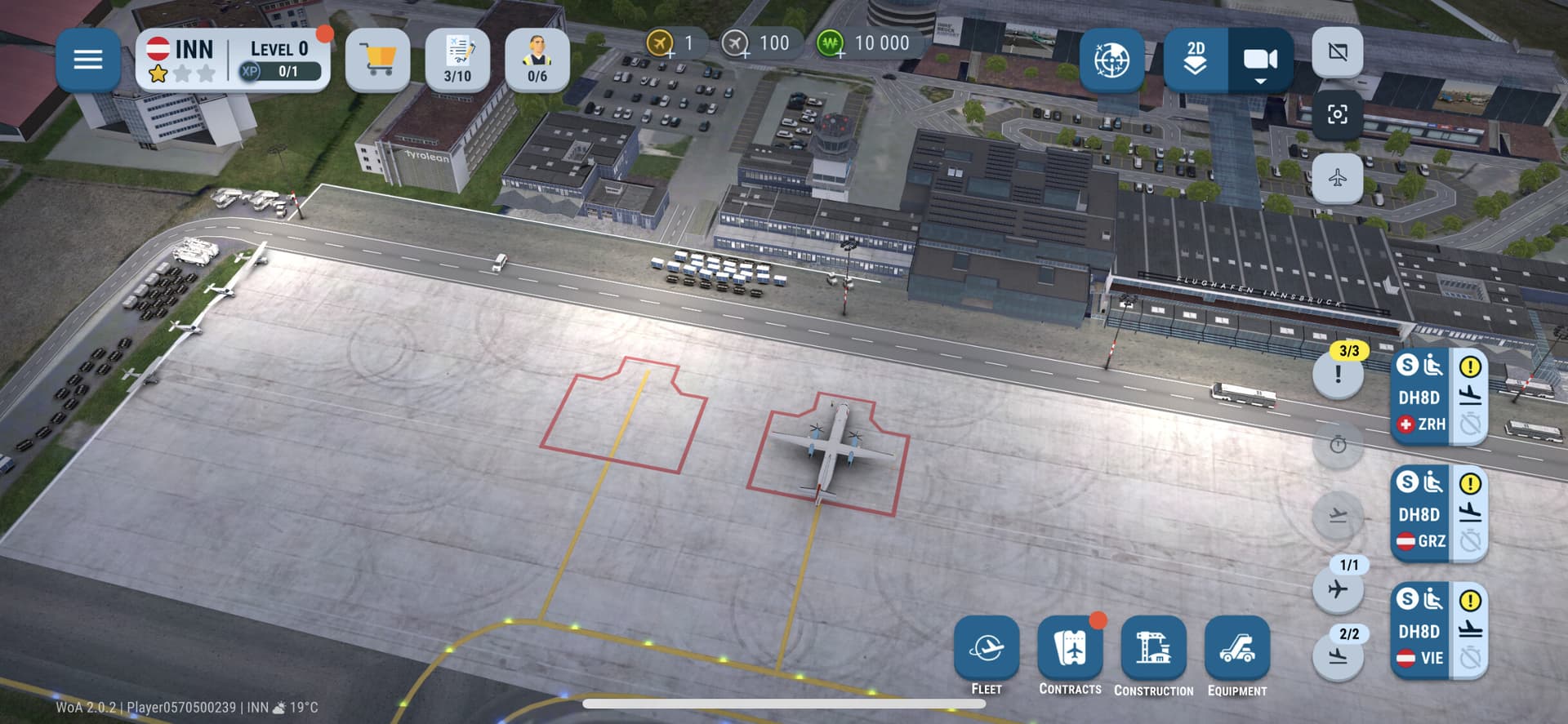Show alerts filter marked 3/3
Screen dimensions: 1568x724
tap(1338, 373)
